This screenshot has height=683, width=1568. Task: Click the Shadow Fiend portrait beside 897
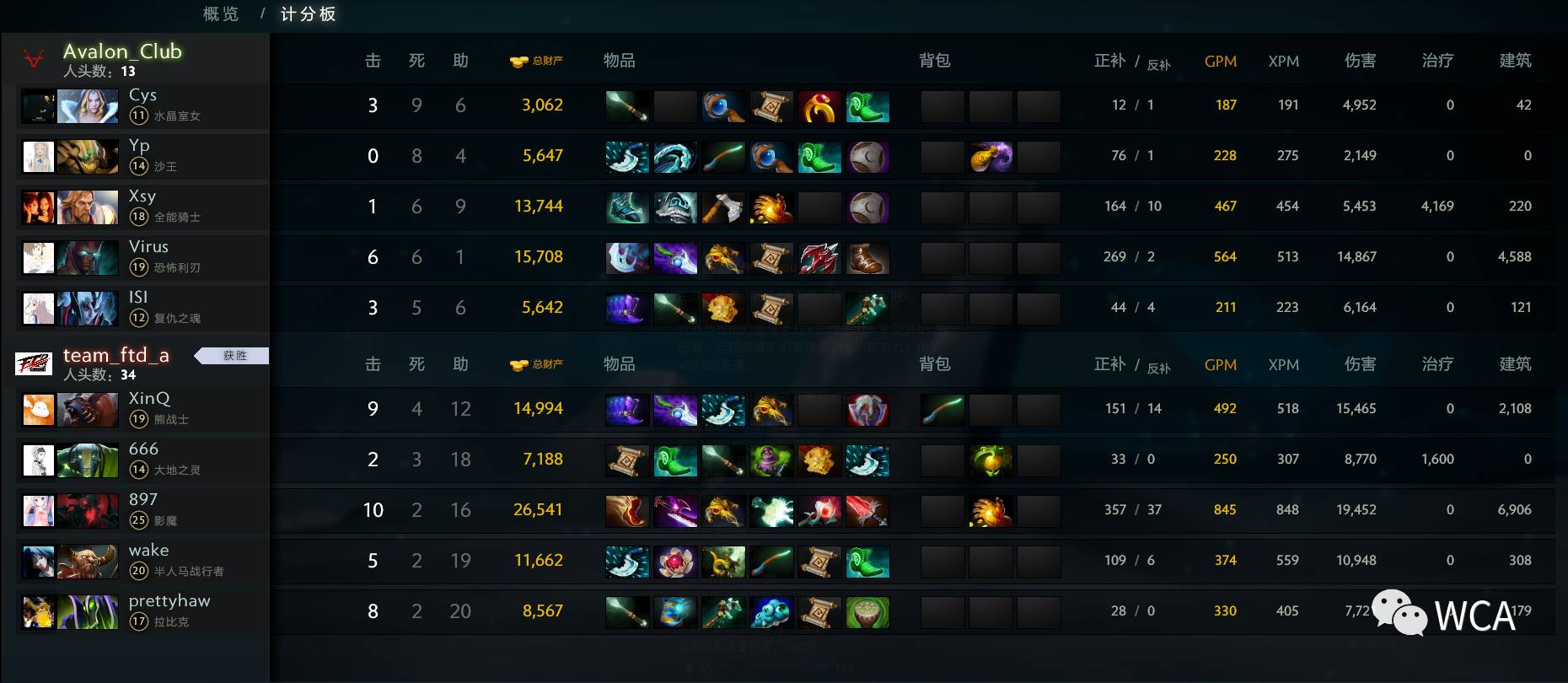87,510
